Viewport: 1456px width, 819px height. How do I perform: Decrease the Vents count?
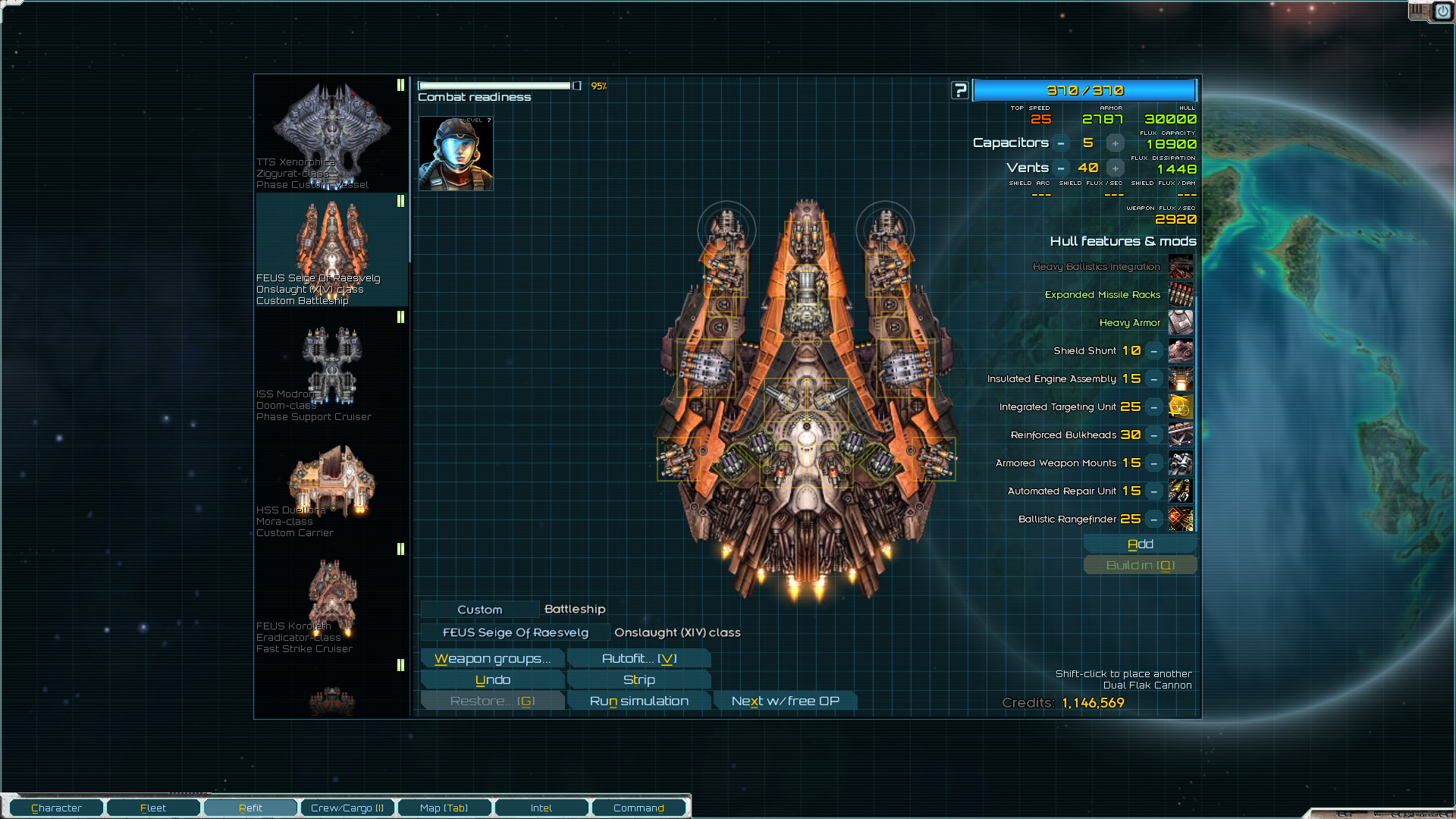[x=1061, y=168]
